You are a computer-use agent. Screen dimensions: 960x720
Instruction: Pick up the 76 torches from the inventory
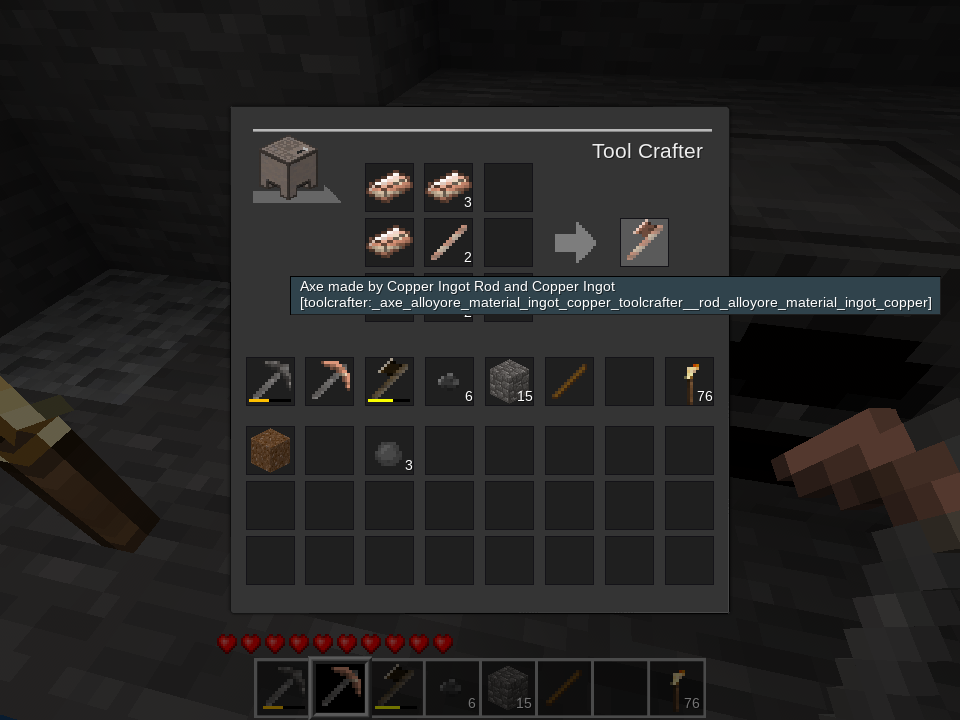tap(689, 381)
